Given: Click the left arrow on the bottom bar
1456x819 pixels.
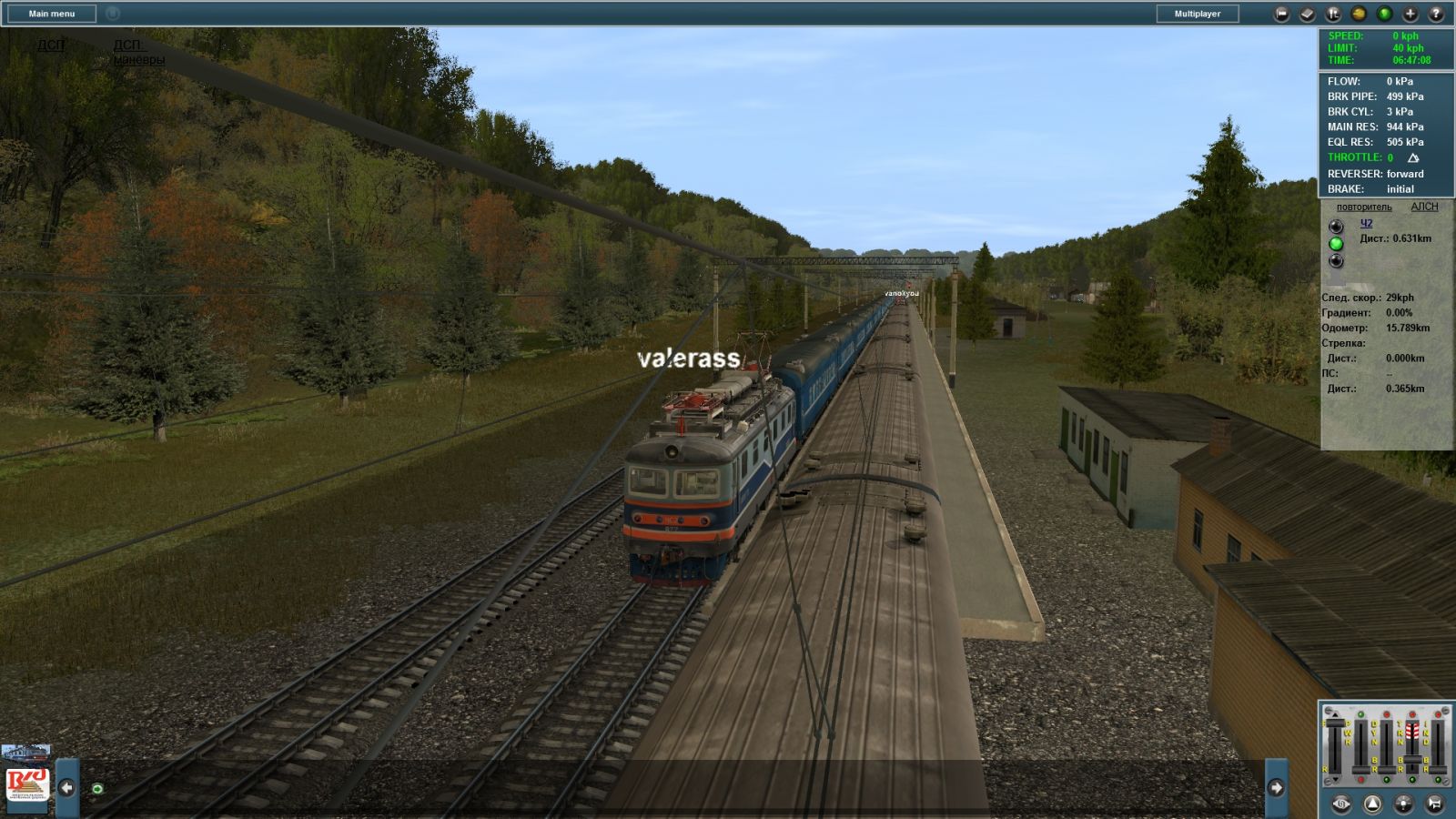Looking at the screenshot, I should click(x=66, y=787).
